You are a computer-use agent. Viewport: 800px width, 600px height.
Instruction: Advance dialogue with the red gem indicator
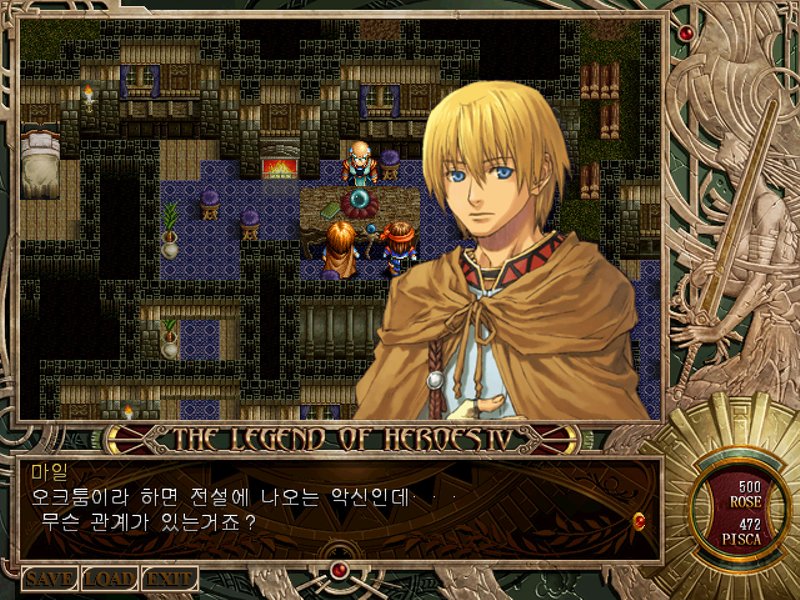coord(639,519)
